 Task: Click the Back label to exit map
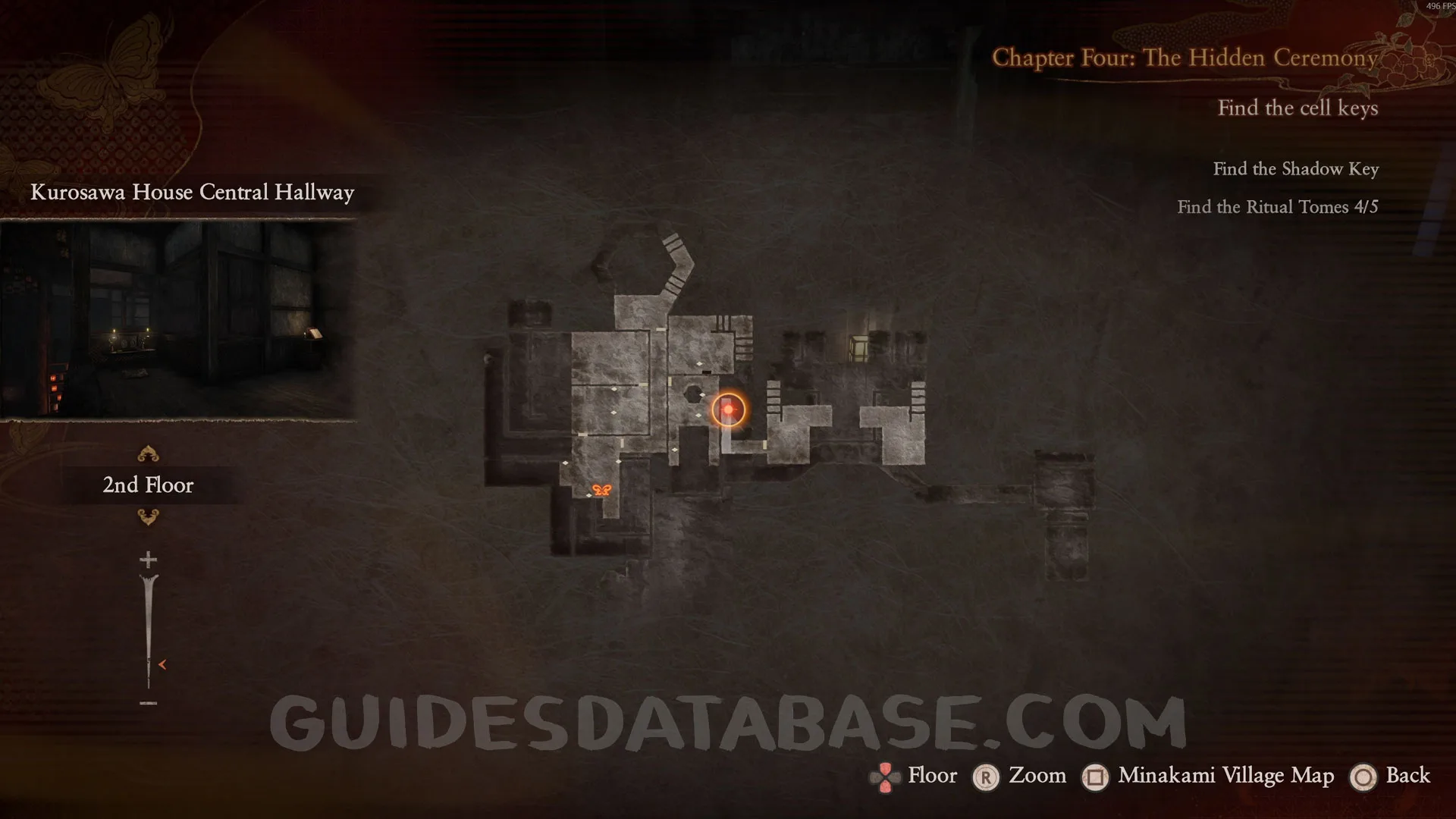pos(1407,775)
